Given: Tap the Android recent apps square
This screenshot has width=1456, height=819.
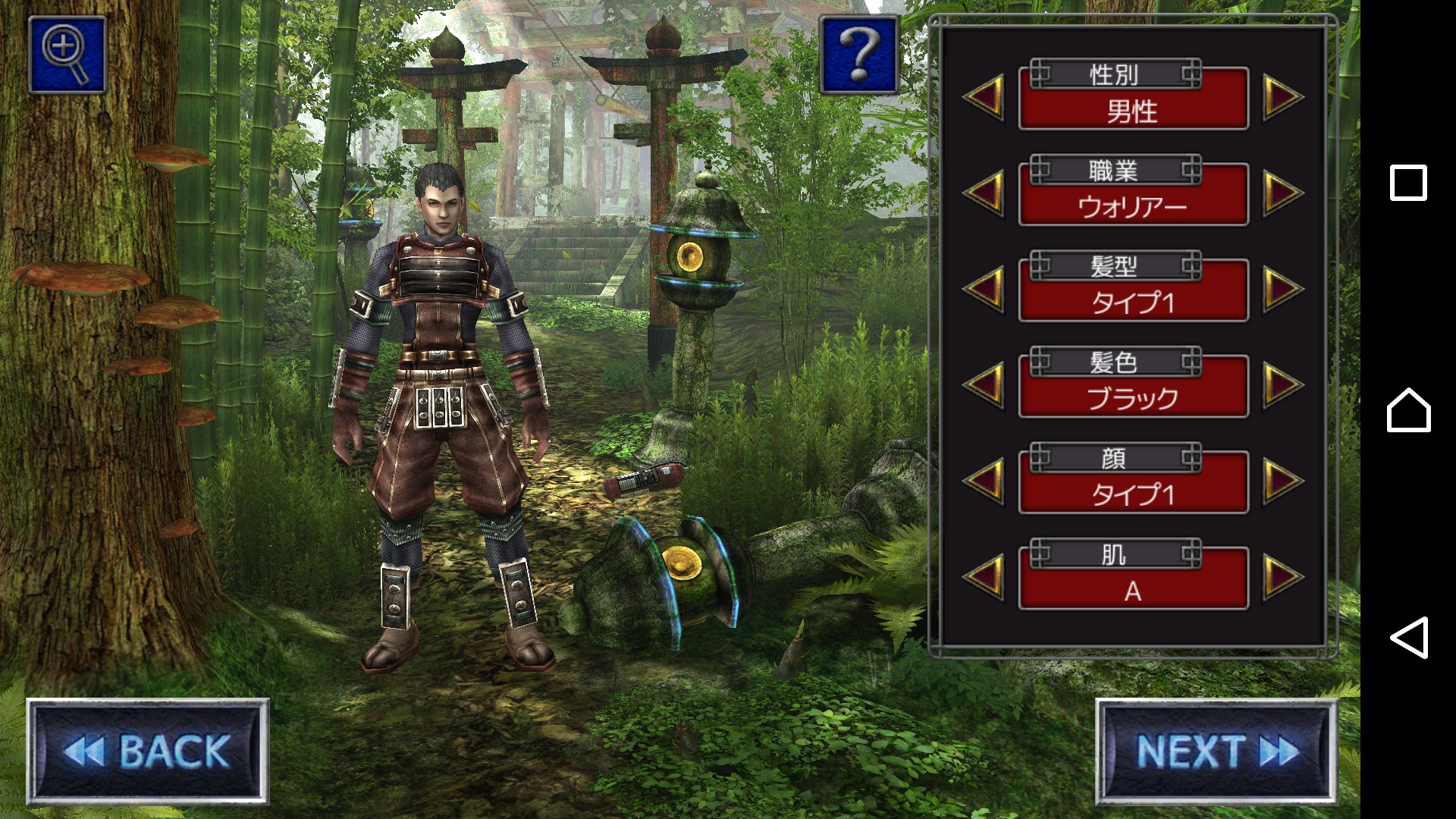Looking at the screenshot, I should coord(1408,183).
